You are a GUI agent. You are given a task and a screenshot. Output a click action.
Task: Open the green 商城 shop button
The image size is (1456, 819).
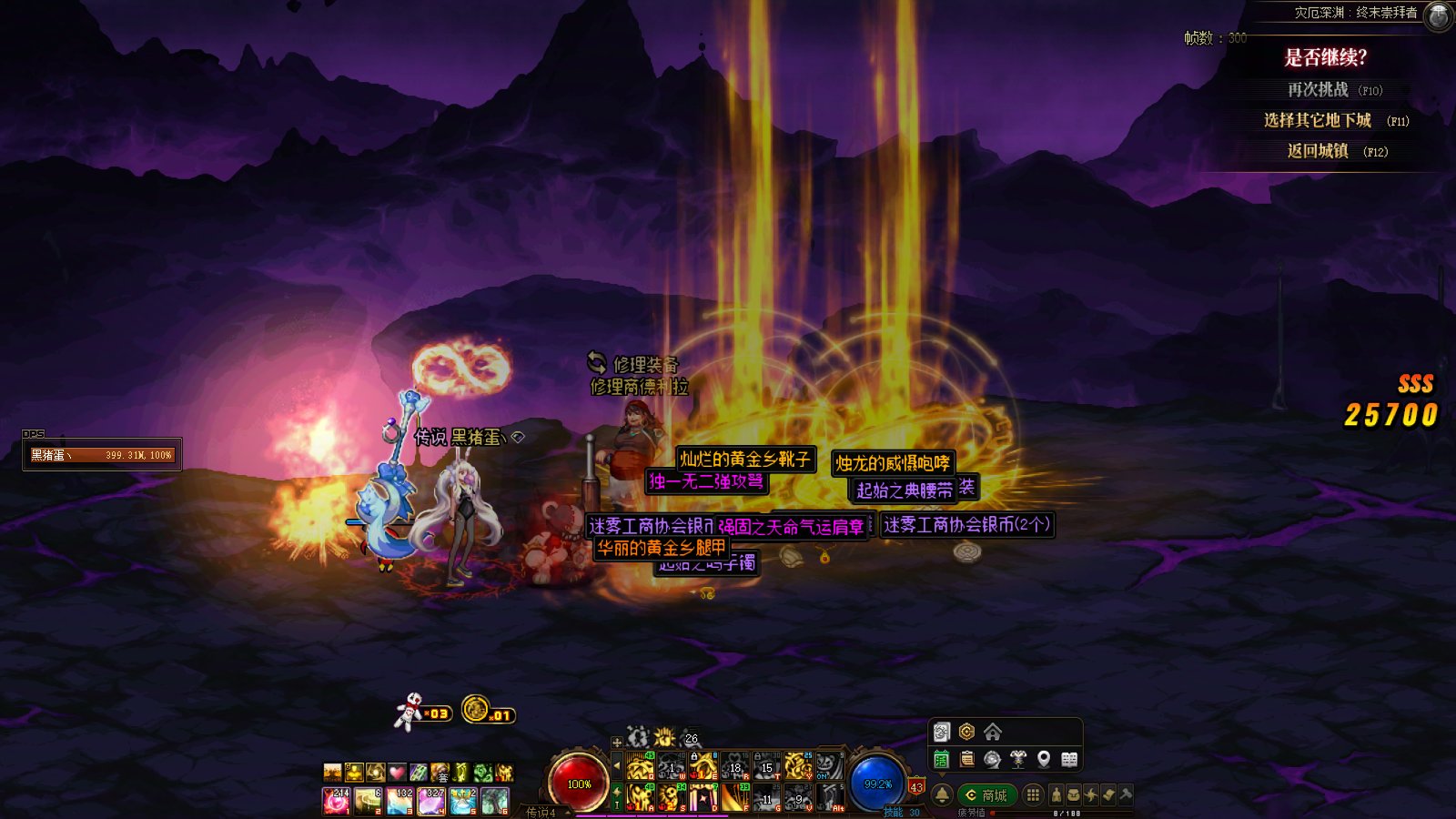point(986,795)
